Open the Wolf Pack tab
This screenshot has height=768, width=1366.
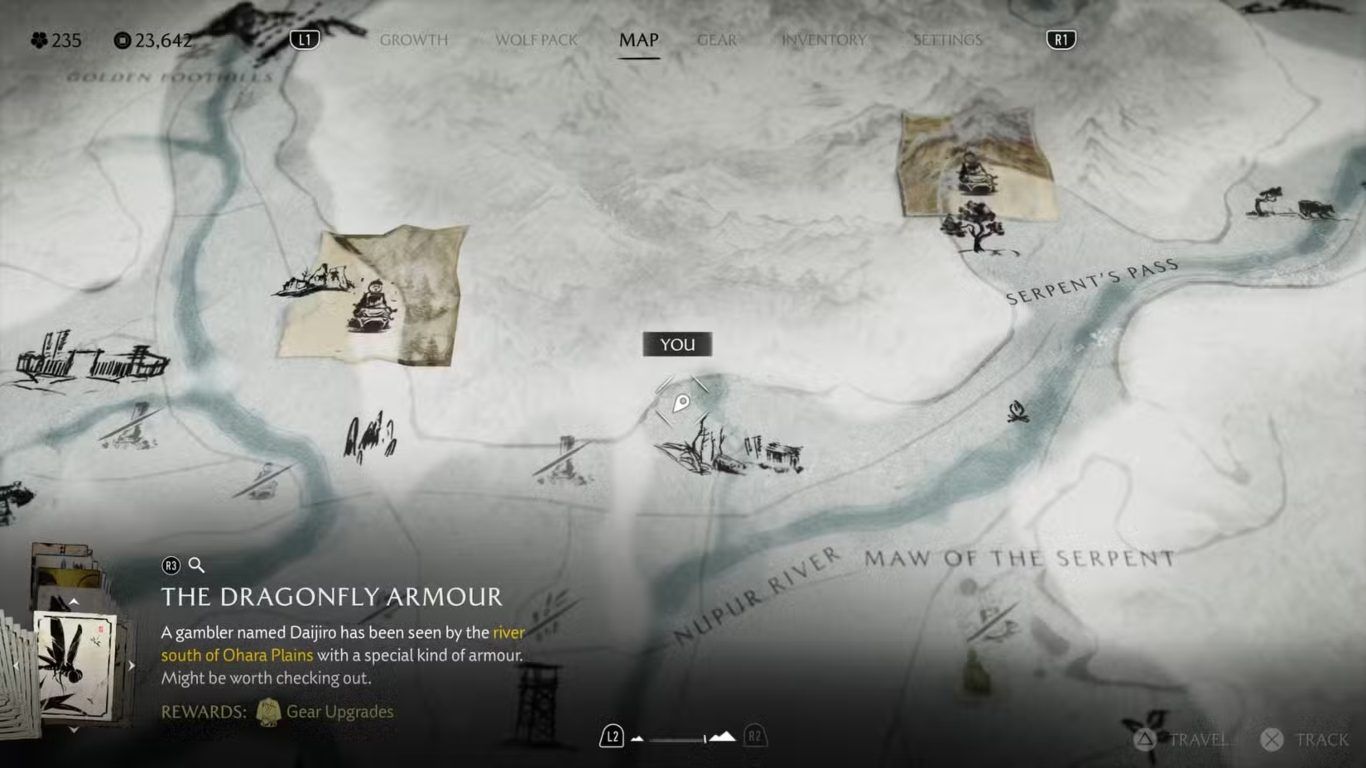537,40
